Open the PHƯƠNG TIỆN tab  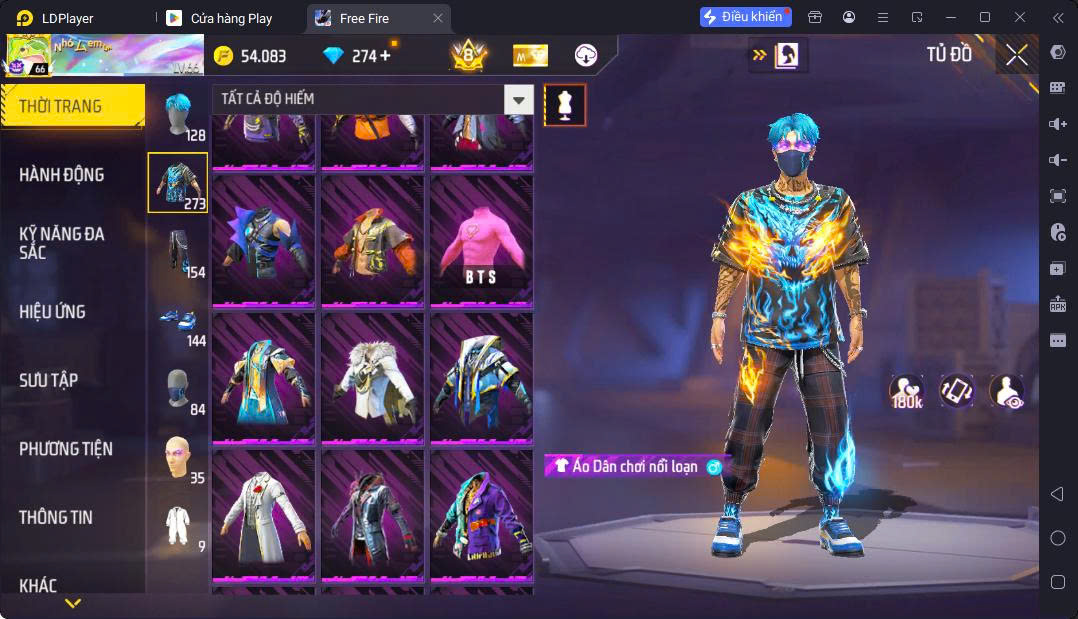[x=66, y=449]
